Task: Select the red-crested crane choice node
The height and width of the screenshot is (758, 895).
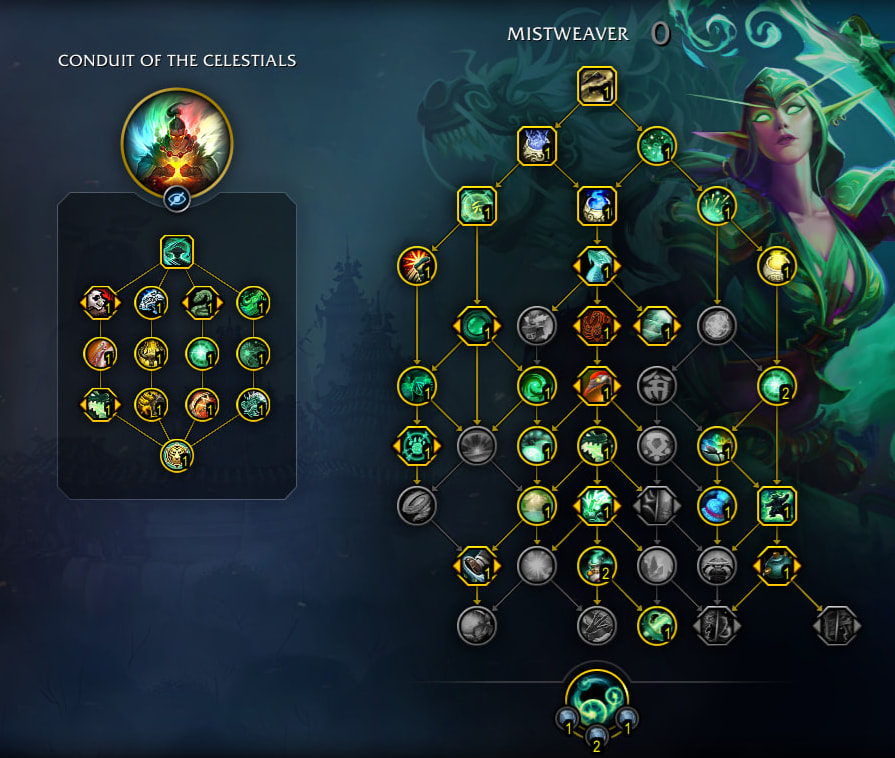Action: click(x=597, y=386)
